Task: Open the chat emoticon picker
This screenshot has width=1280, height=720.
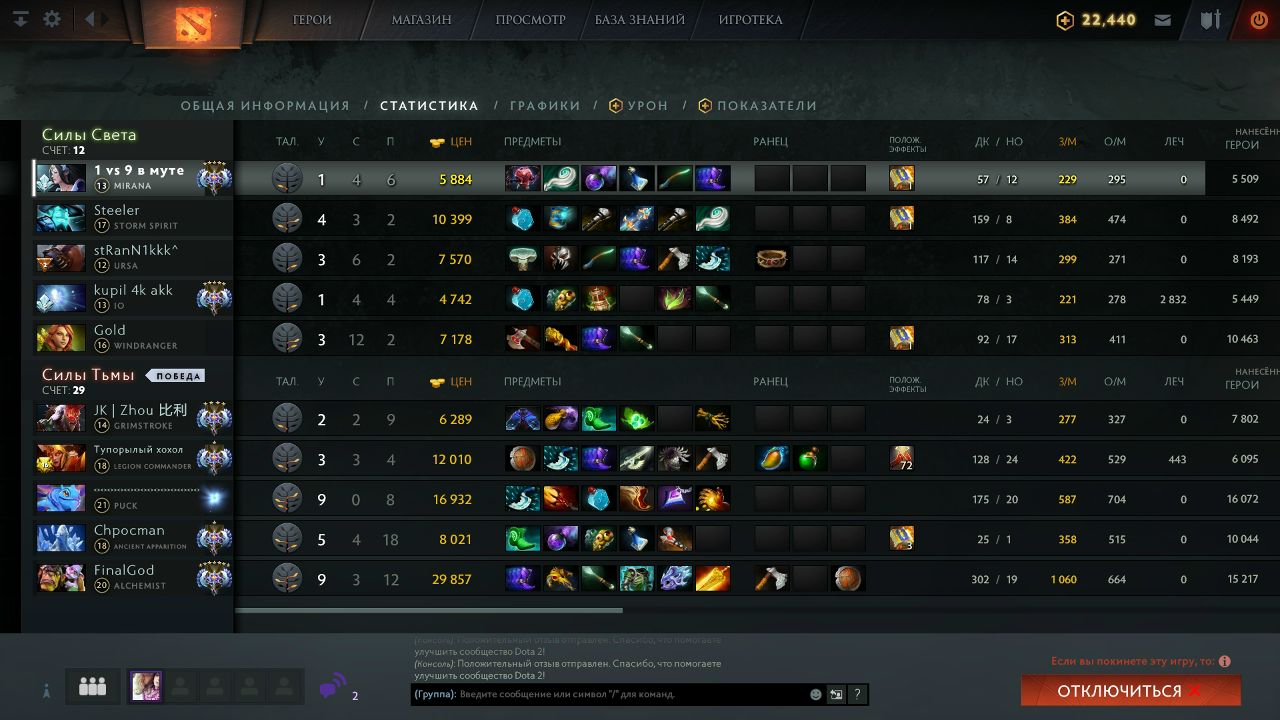Action: [x=816, y=694]
